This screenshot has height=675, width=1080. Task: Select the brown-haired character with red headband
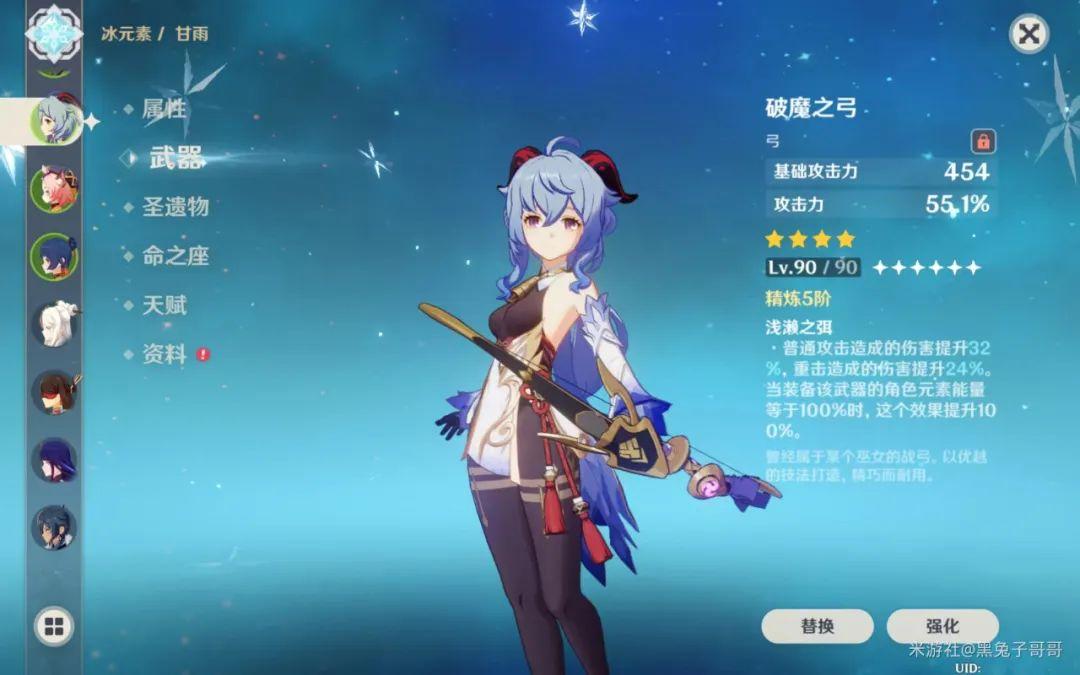[x=53, y=392]
